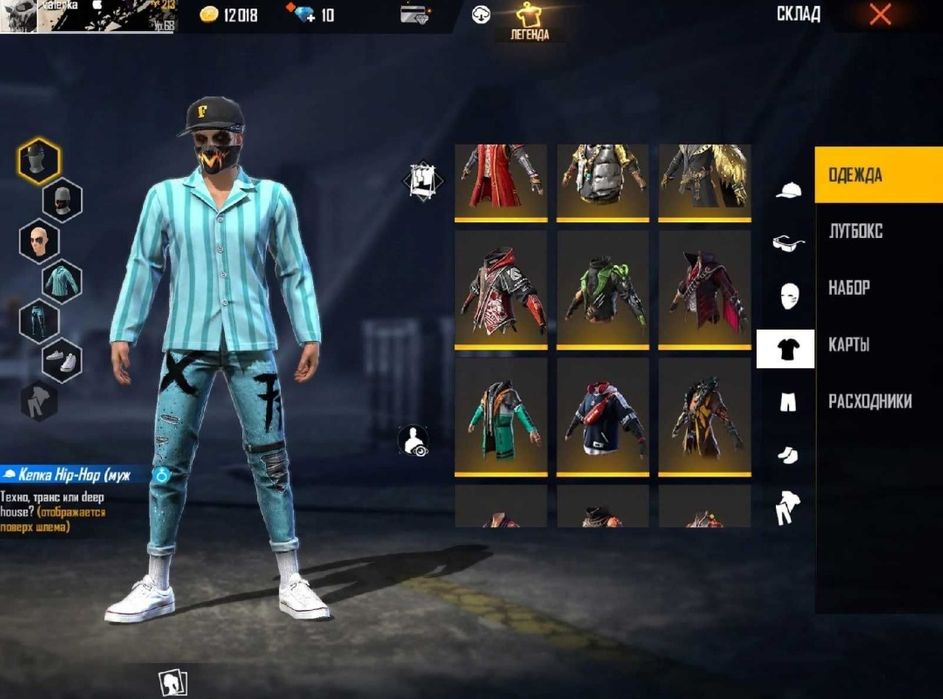
Task: Open the gold coins balance
Action: click(x=229, y=15)
